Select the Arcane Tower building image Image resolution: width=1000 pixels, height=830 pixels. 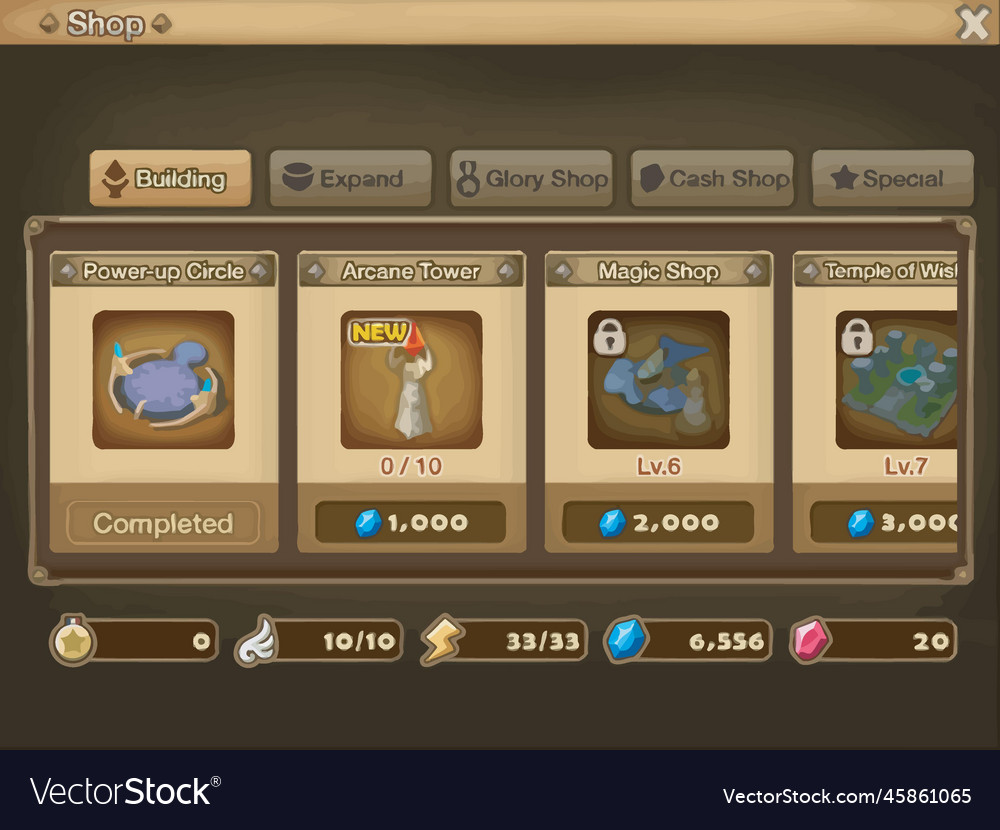411,380
